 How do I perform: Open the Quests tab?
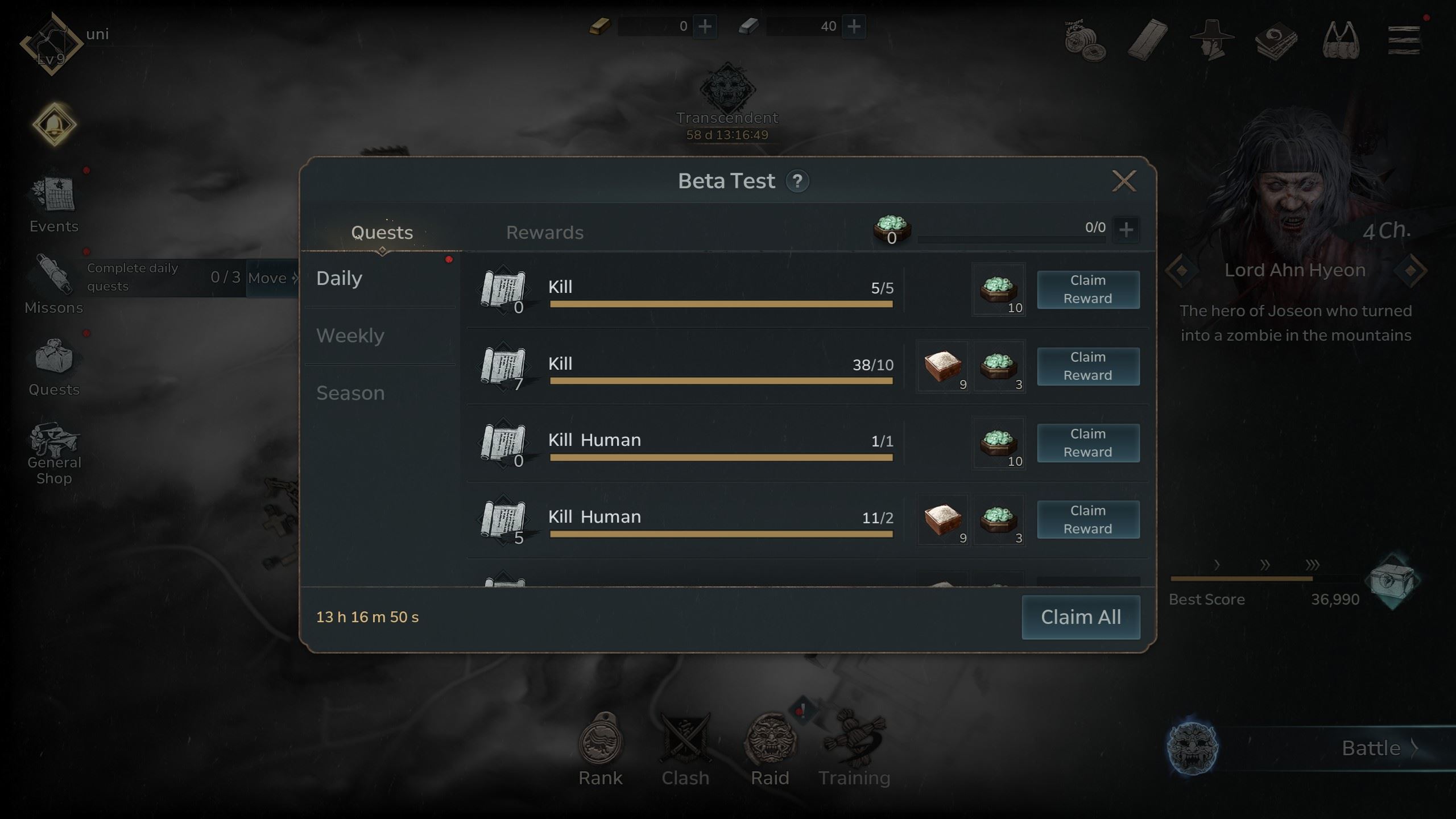(382, 233)
